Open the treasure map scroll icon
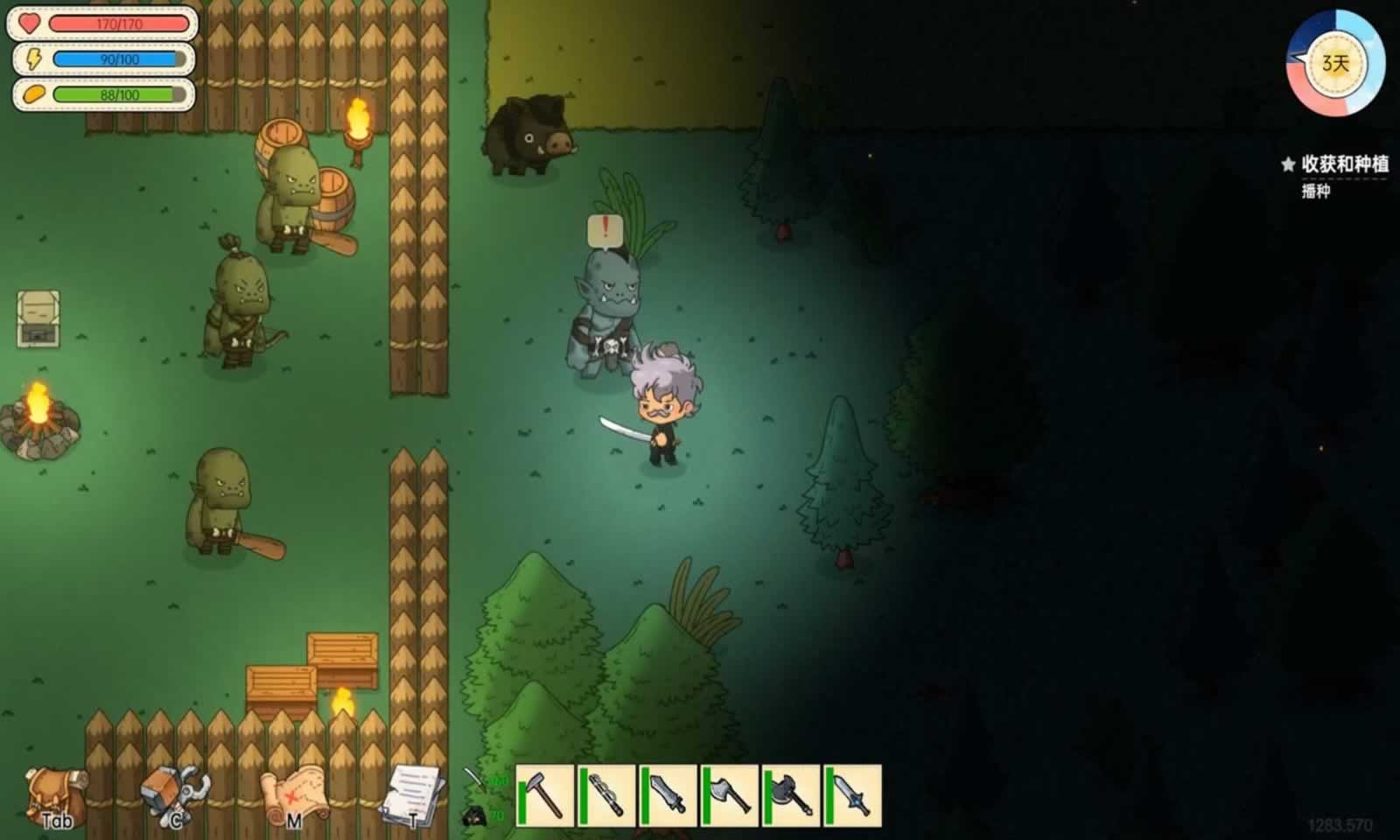This screenshot has height=840, width=1400. [x=295, y=796]
